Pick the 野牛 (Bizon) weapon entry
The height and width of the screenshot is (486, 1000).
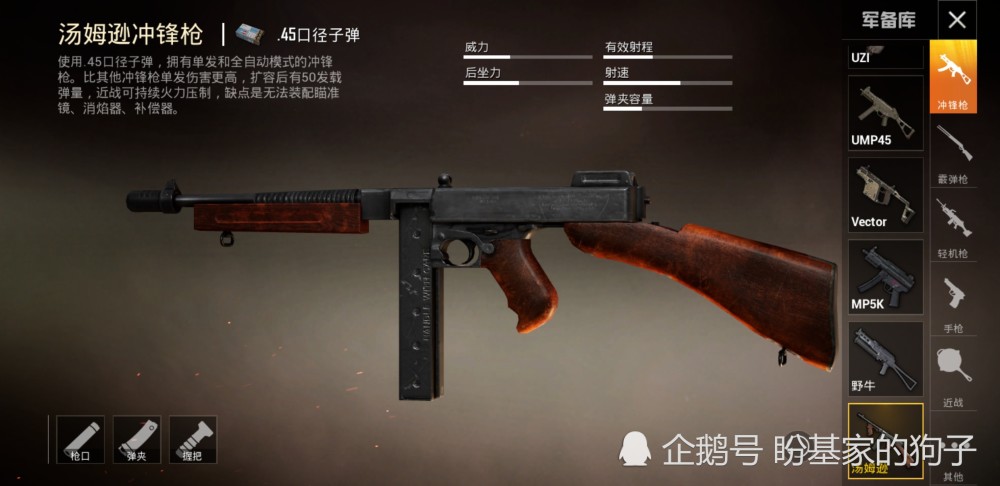885,358
